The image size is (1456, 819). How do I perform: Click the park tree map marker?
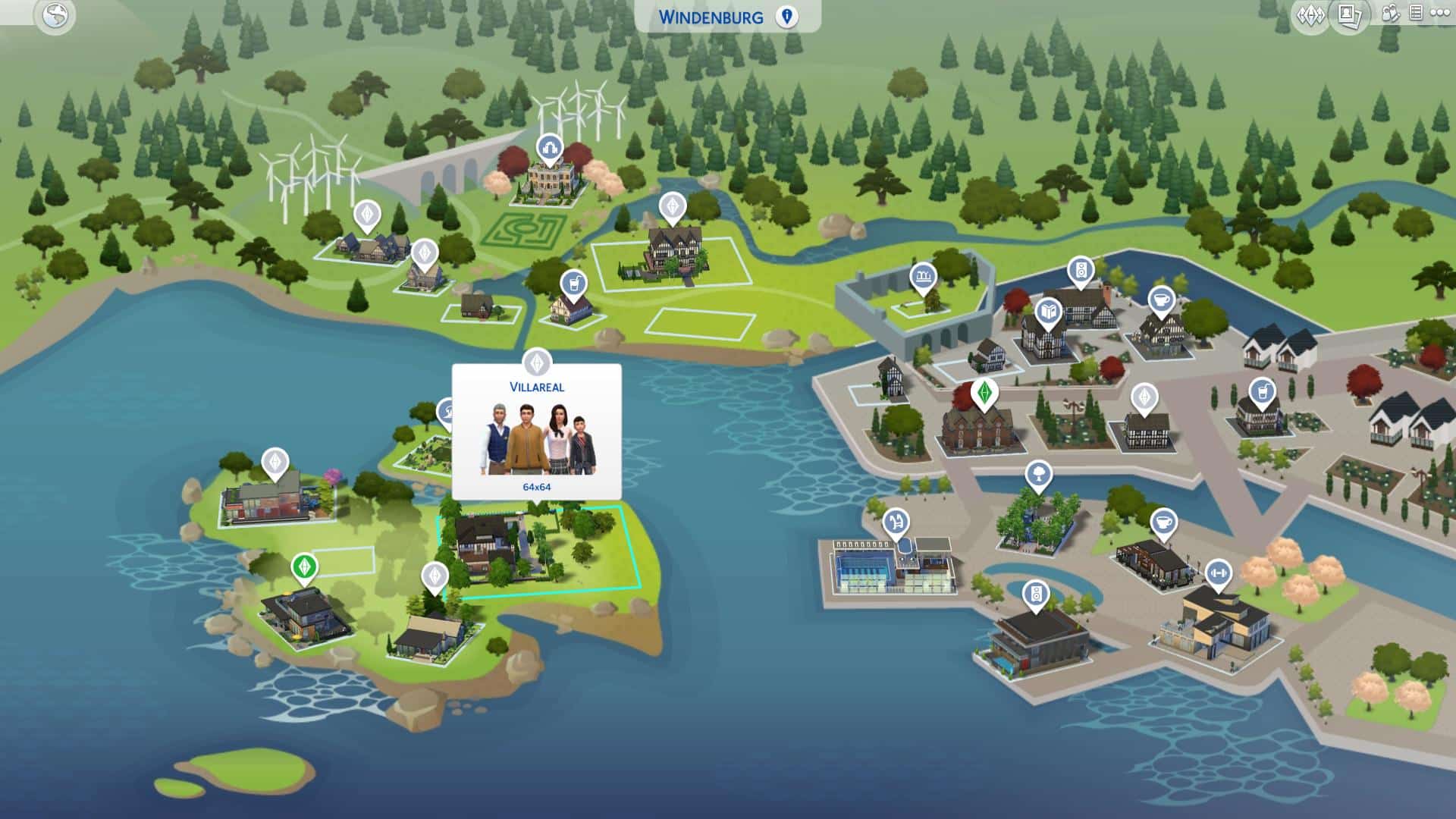1038,475
